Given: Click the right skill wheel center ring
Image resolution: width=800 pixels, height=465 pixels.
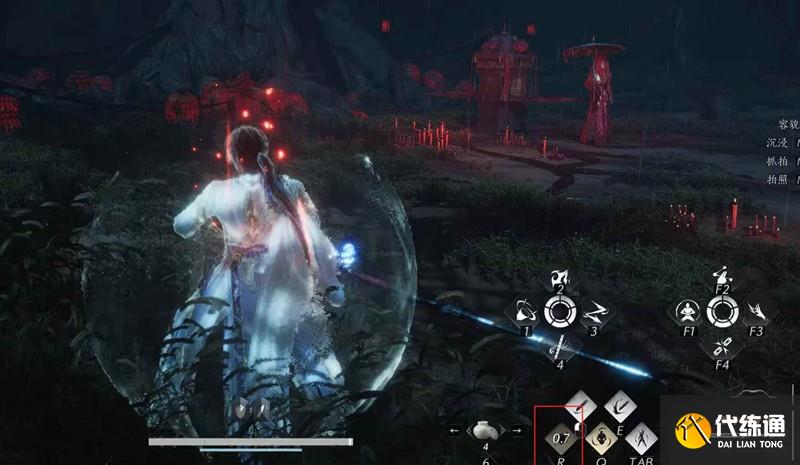Looking at the screenshot, I should [x=721, y=312].
